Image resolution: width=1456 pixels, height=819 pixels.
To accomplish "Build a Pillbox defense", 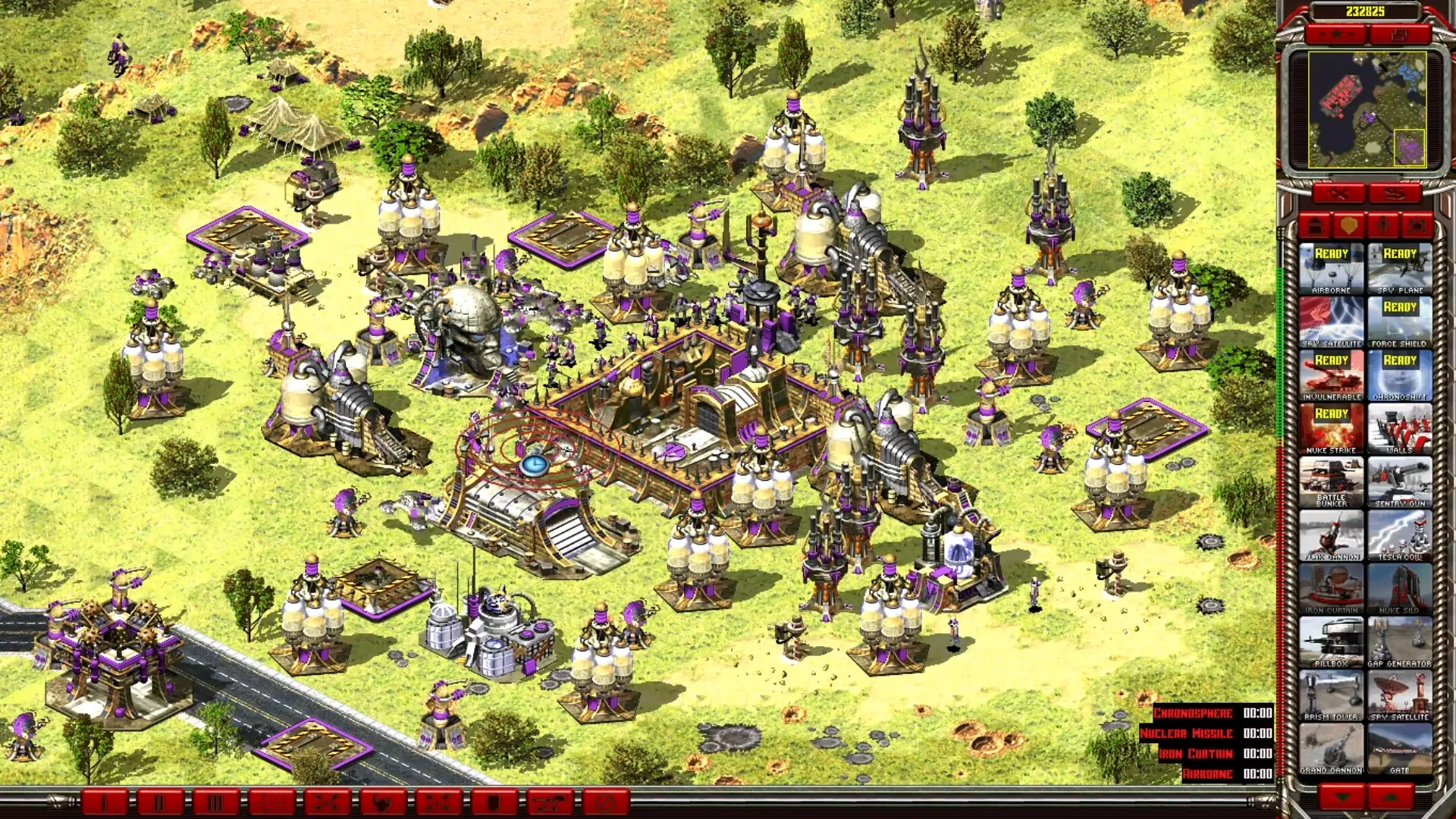I will click(1331, 642).
